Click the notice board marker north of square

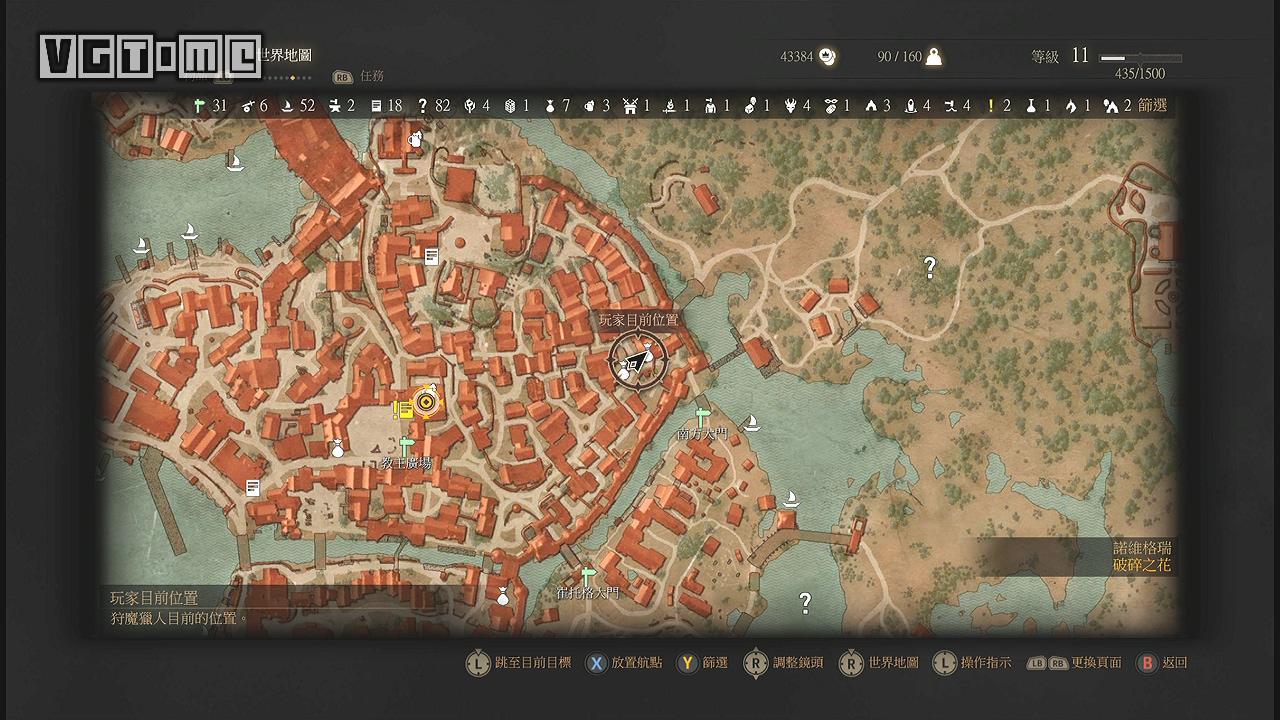click(x=431, y=257)
